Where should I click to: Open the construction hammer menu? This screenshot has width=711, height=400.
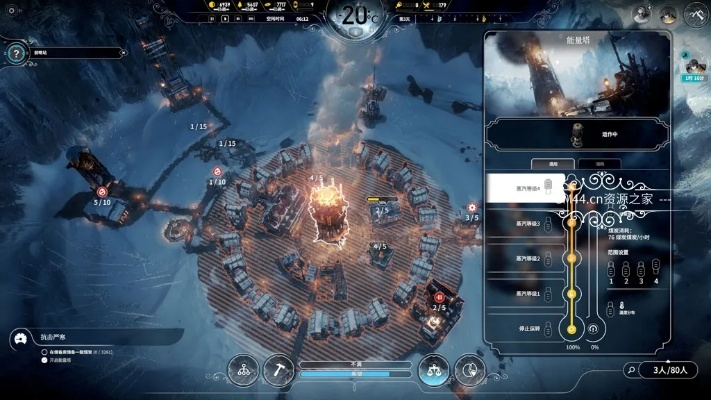coord(279,369)
